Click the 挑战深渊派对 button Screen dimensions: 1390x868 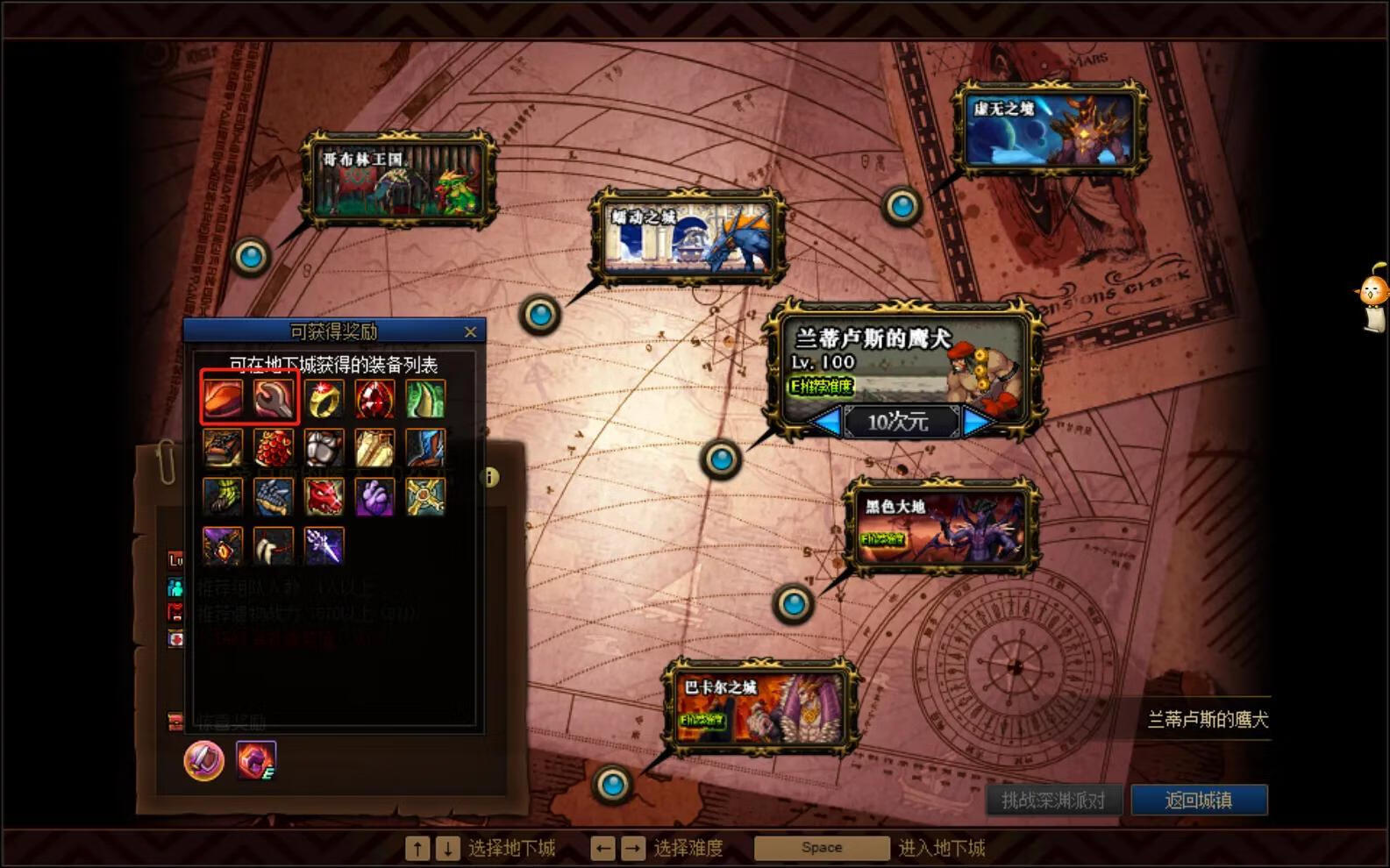1052,800
